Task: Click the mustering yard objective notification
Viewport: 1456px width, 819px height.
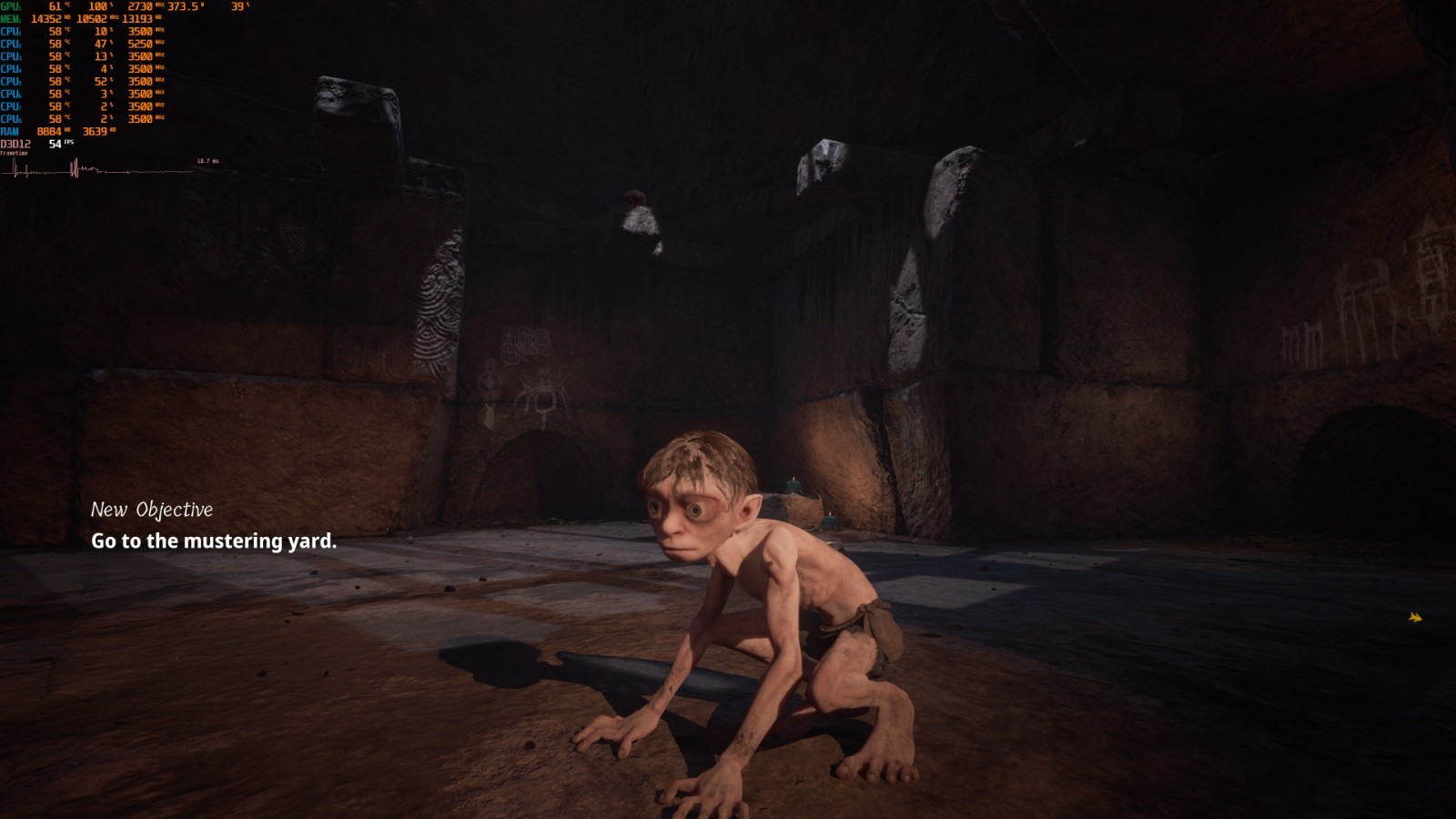Action: 214,541
